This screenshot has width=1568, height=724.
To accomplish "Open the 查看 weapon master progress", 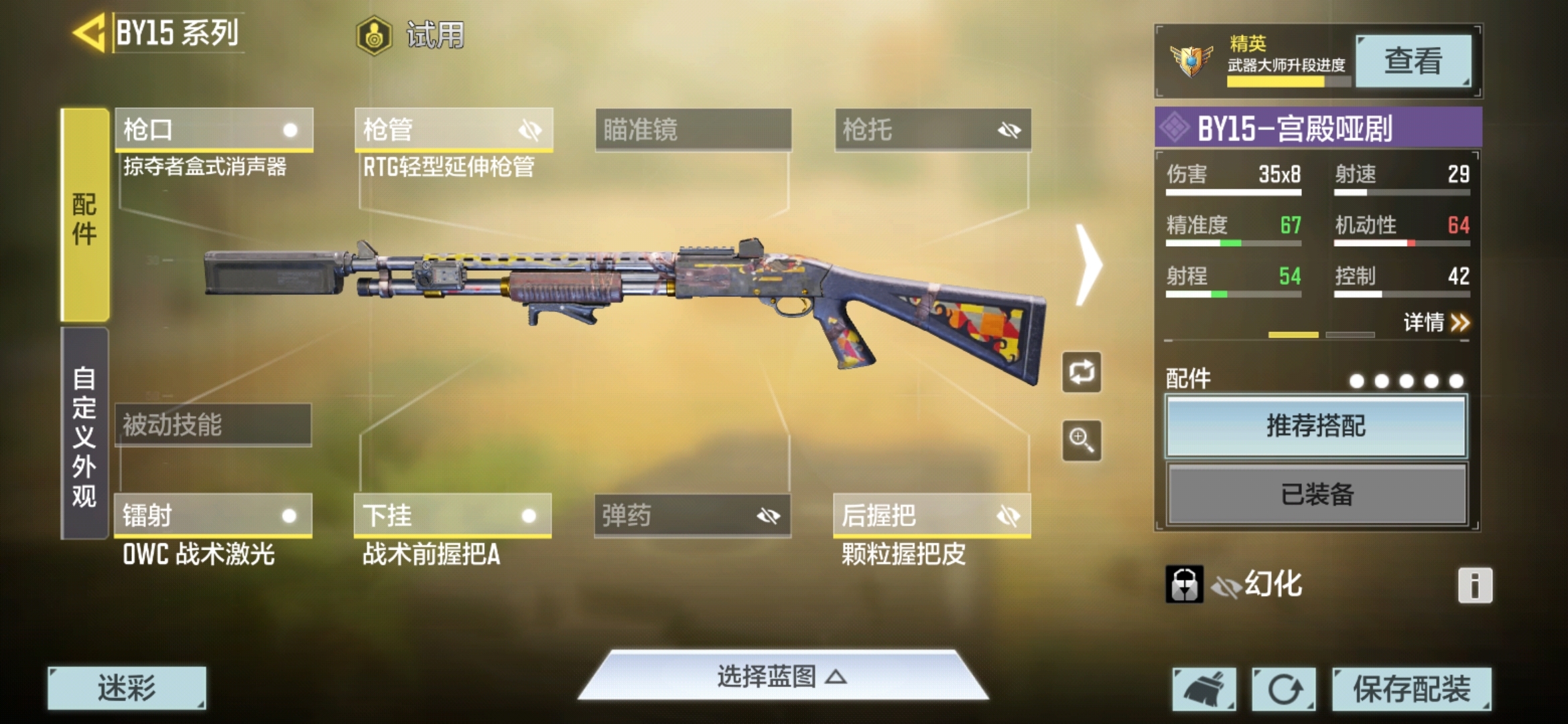I will pyautogui.click(x=1413, y=61).
